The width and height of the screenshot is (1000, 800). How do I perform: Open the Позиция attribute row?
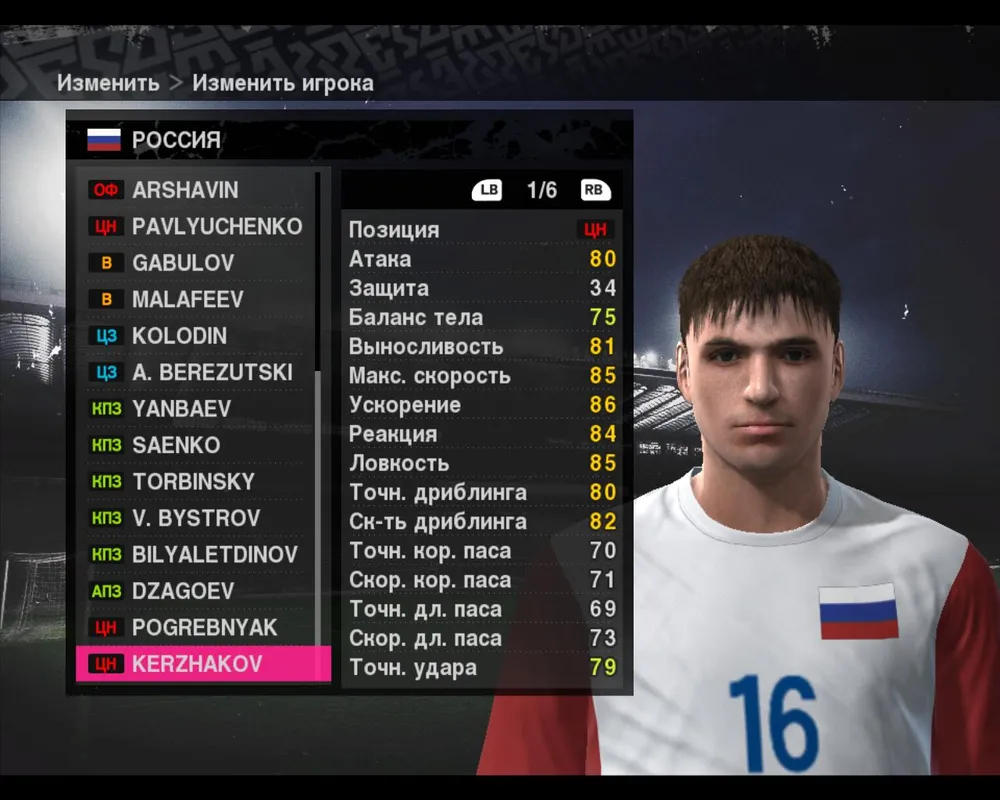[x=480, y=229]
